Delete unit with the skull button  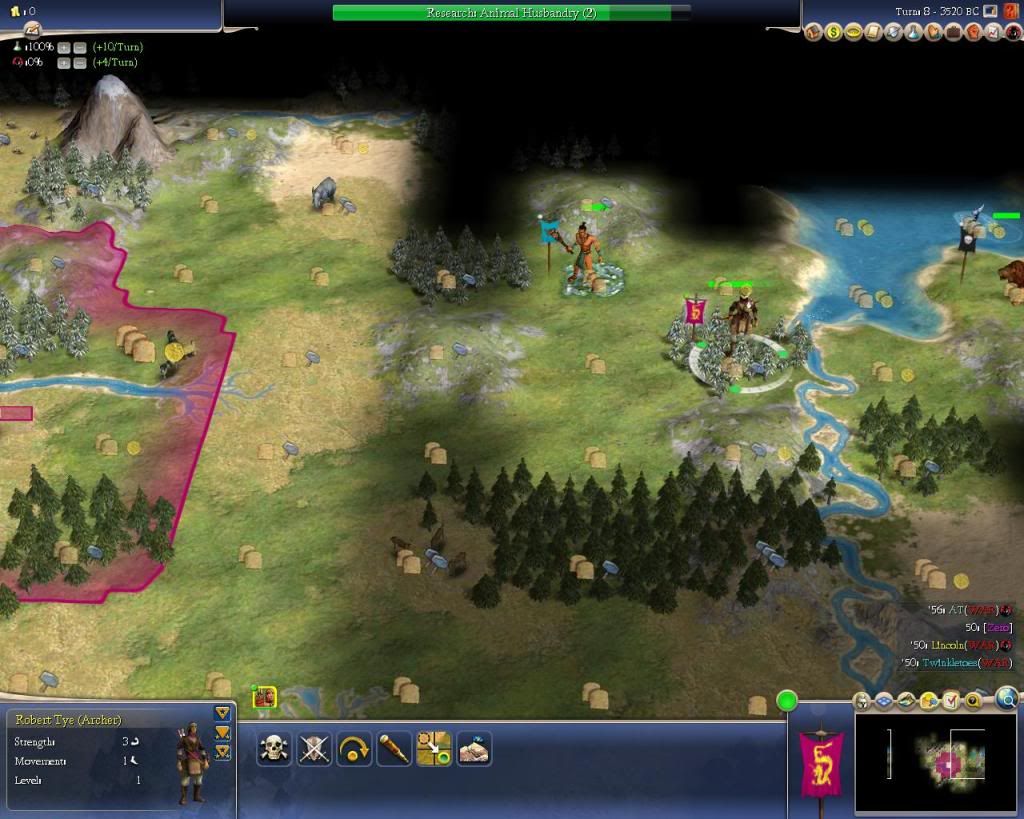coord(274,748)
